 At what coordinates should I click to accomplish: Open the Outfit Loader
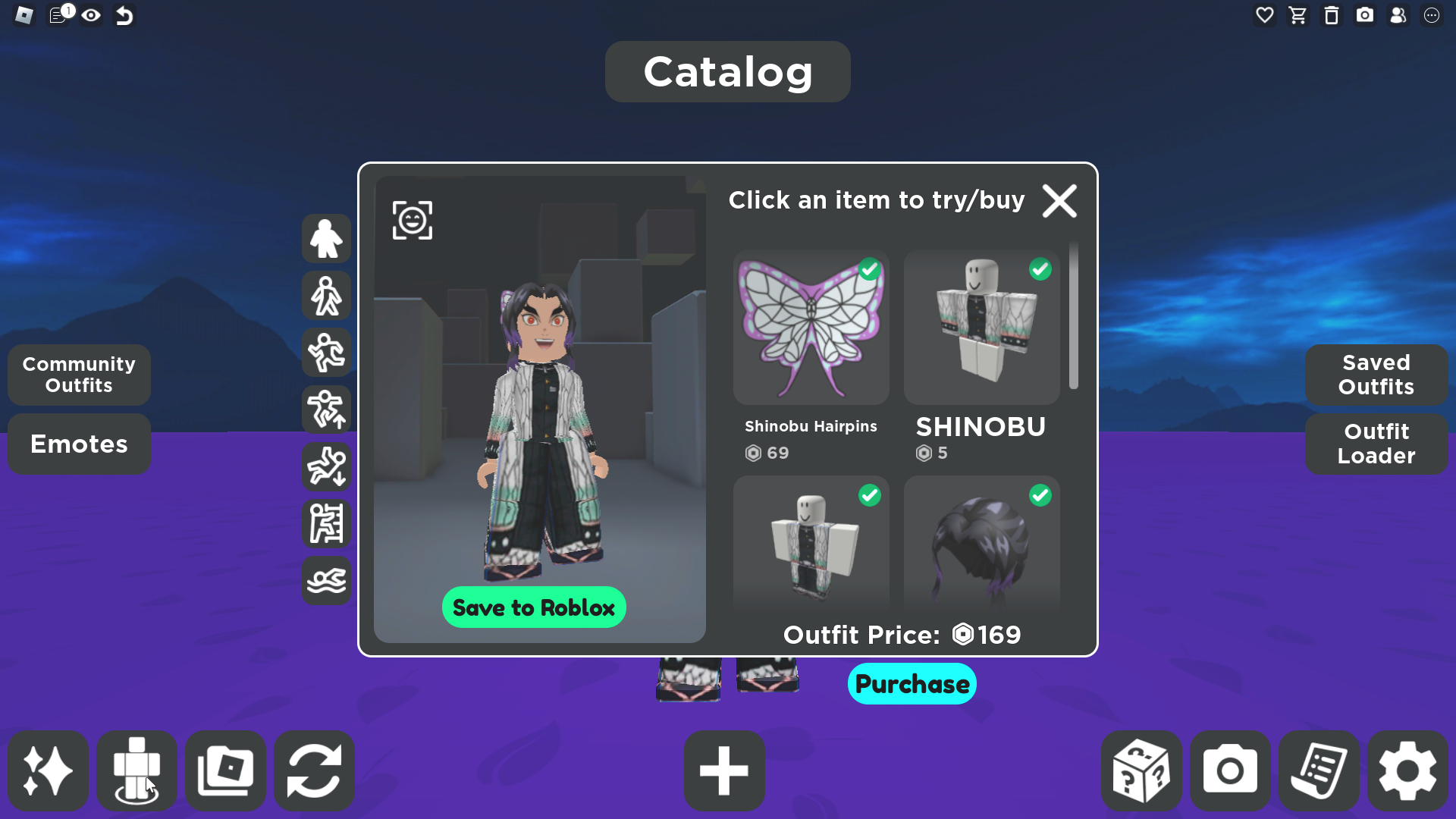pyautogui.click(x=1376, y=444)
